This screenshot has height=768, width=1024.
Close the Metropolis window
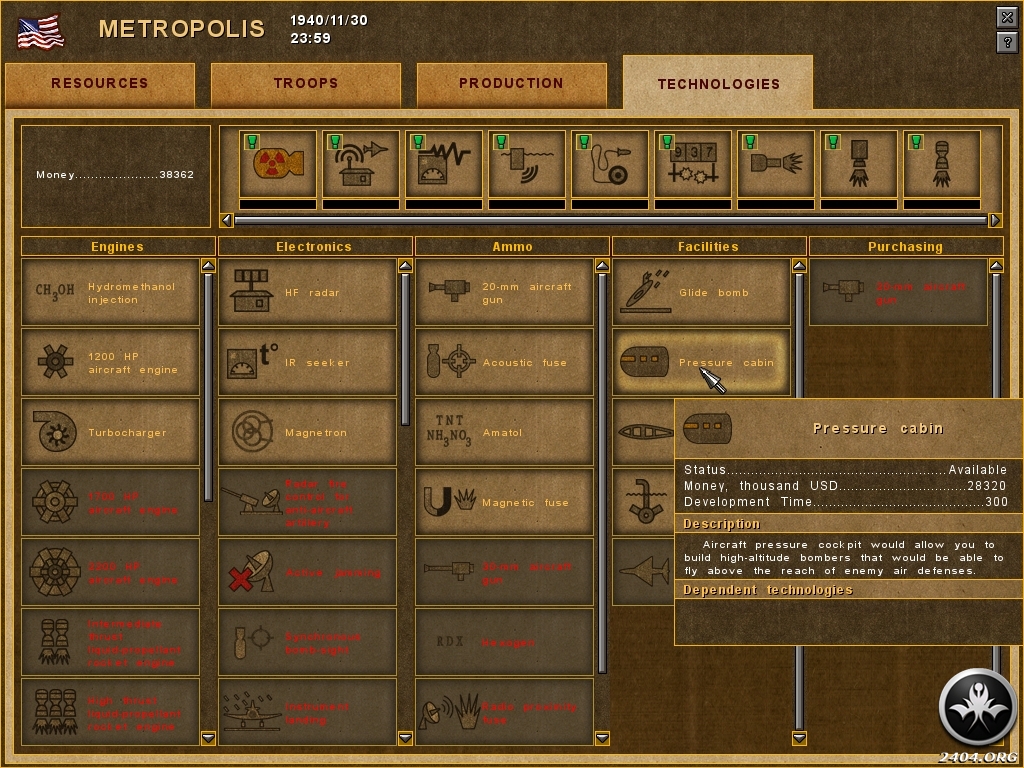click(x=1007, y=17)
